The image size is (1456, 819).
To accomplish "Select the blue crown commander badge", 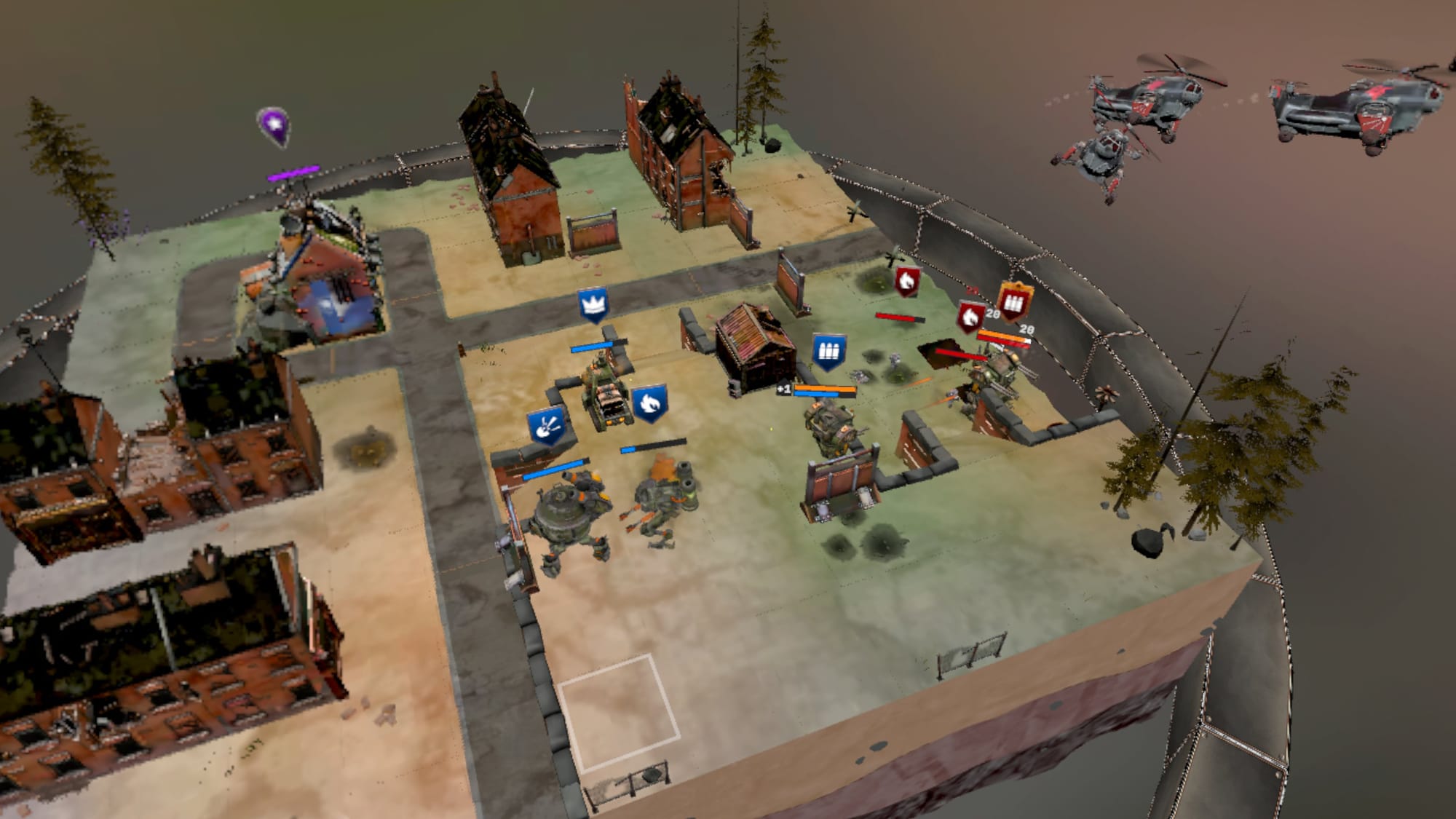I will pyautogui.click(x=593, y=304).
